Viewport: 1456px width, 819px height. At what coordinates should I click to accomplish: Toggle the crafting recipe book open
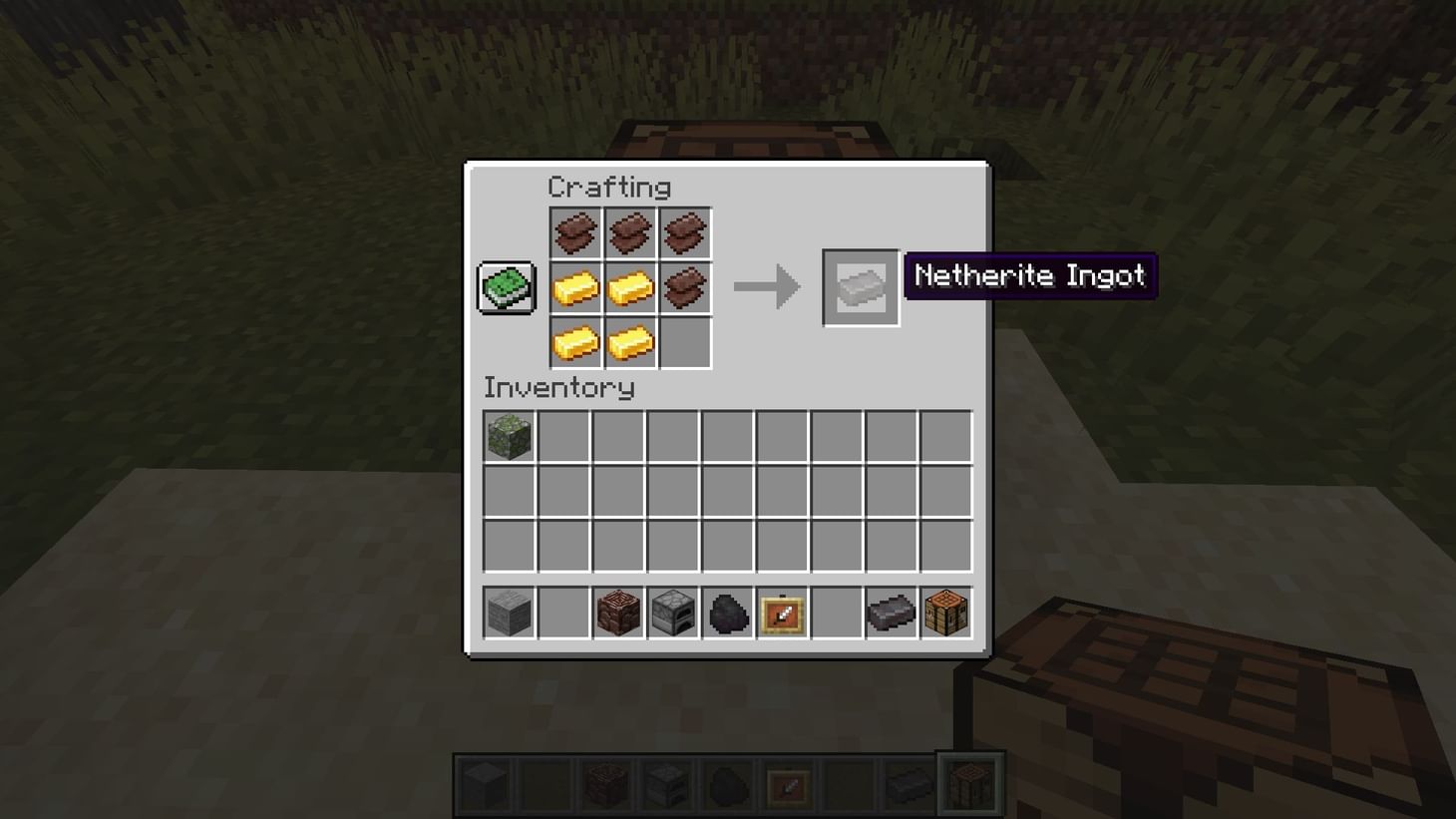click(x=505, y=285)
